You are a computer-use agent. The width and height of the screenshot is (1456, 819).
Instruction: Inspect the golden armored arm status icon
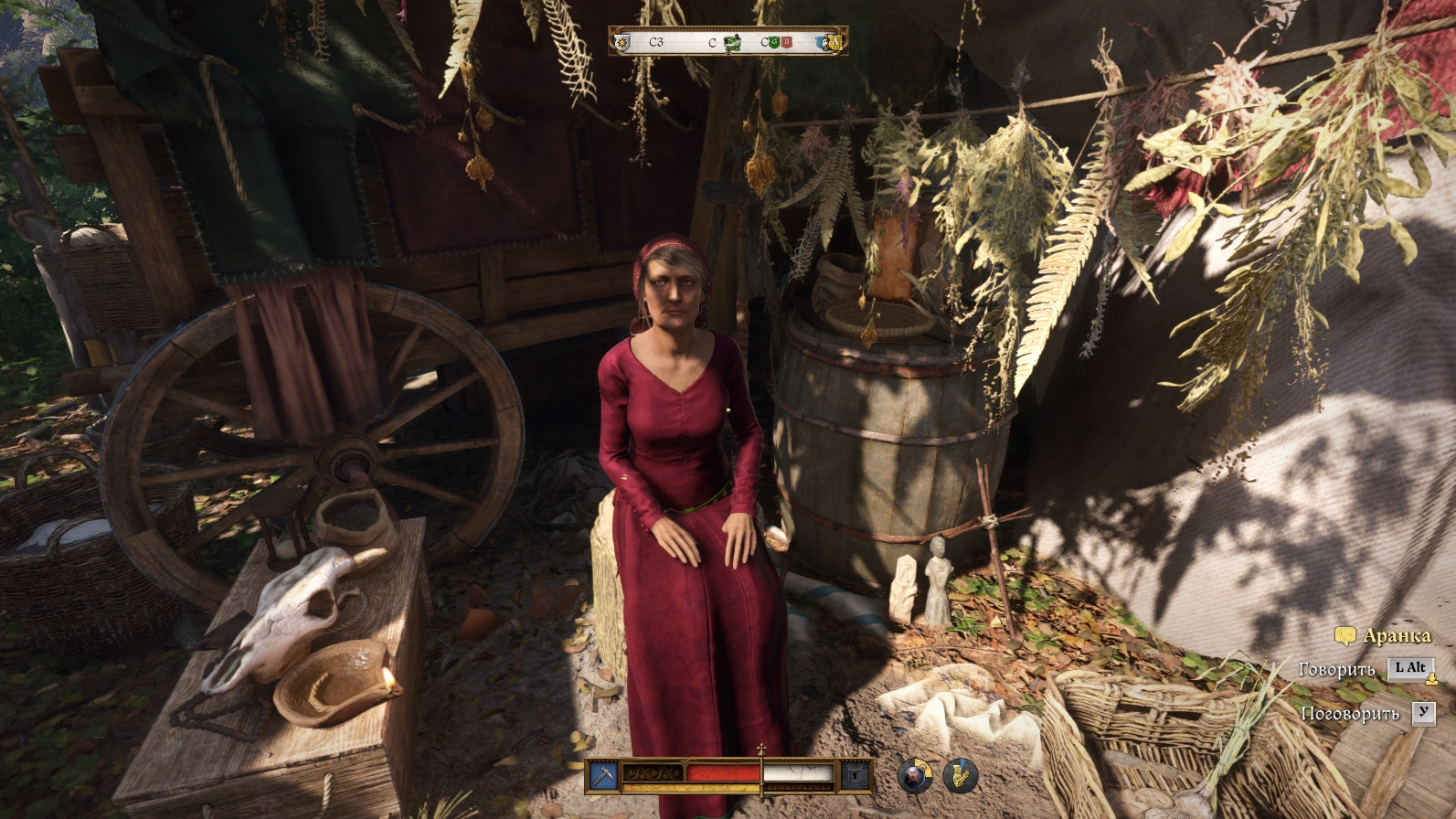pos(960,776)
